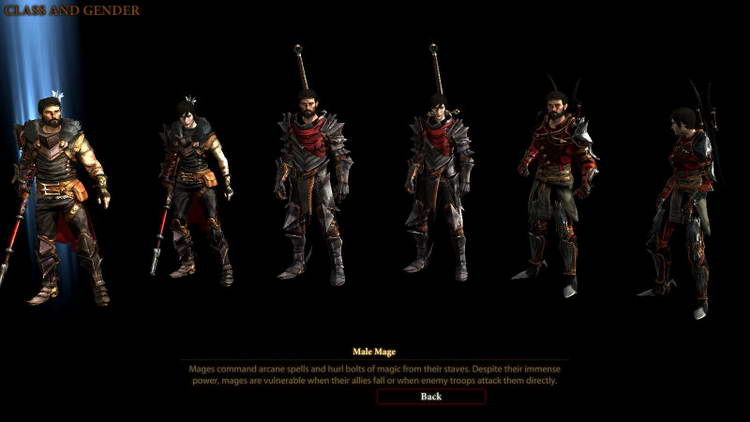Click the Back button
The image size is (750, 422).
pyautogui.click(x=431, y=396)
